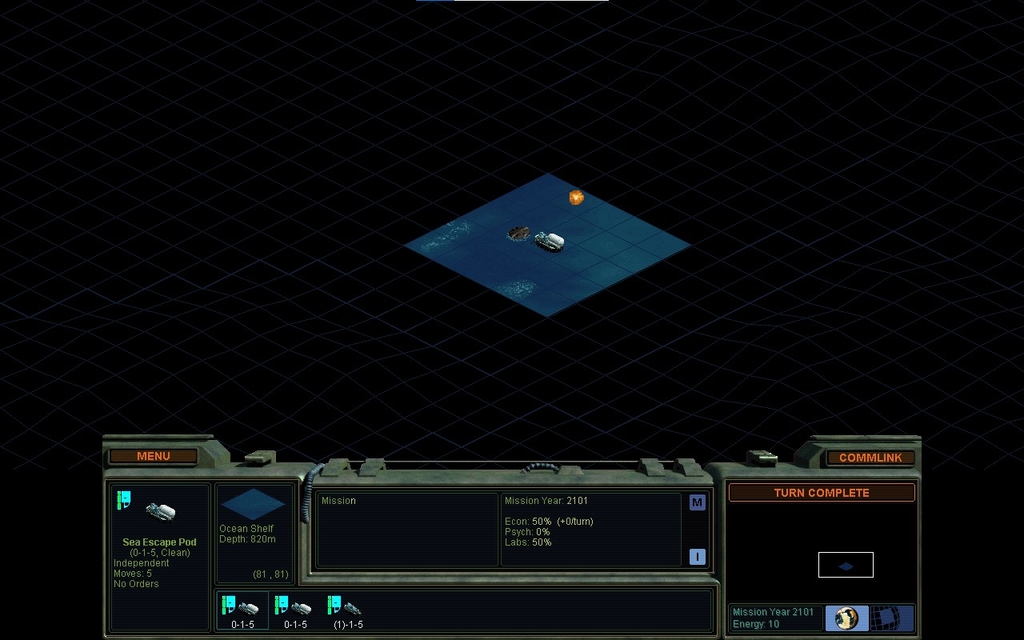Click the world minimap view rectangle
This screenshot has width=1024, height=640.
pos(845,565)
